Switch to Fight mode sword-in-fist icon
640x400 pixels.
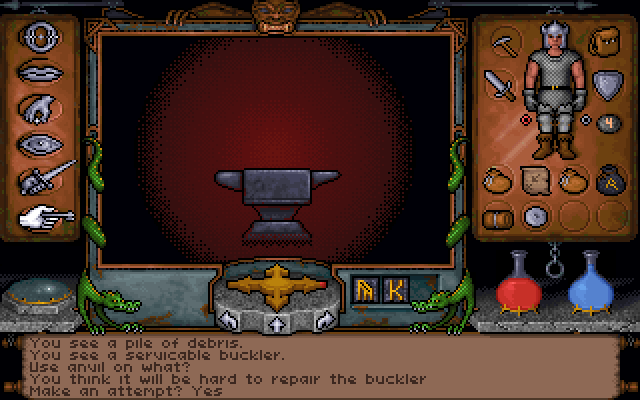[38, 178]
